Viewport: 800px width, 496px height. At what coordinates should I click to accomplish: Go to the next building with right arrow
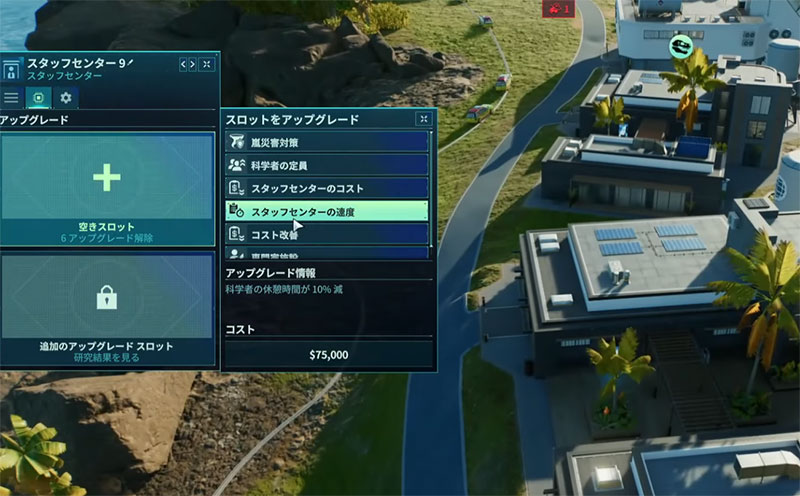[x=193, y=64]
